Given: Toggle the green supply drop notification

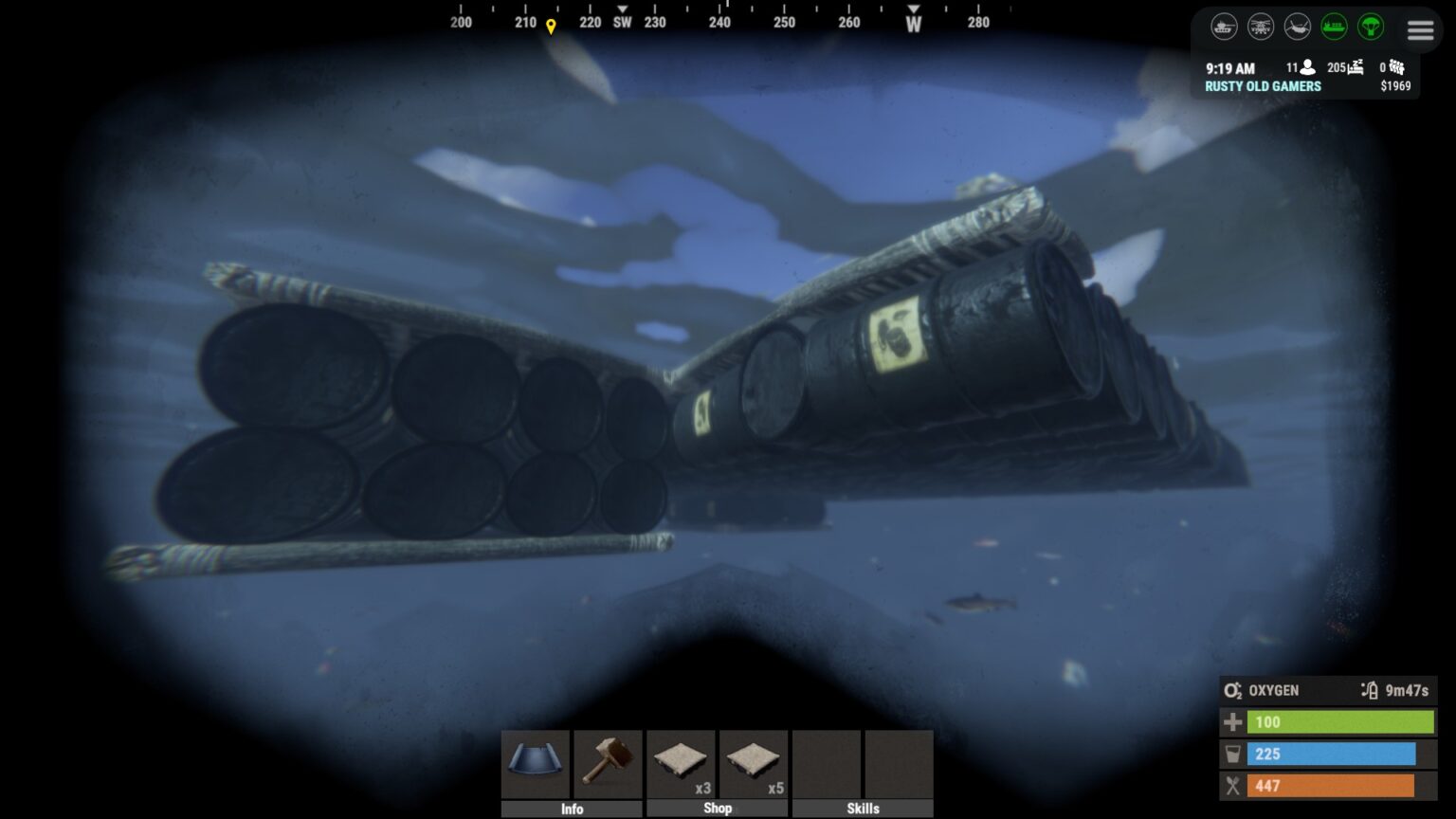Looking at the screenshot, I should tap(1371, 28).
